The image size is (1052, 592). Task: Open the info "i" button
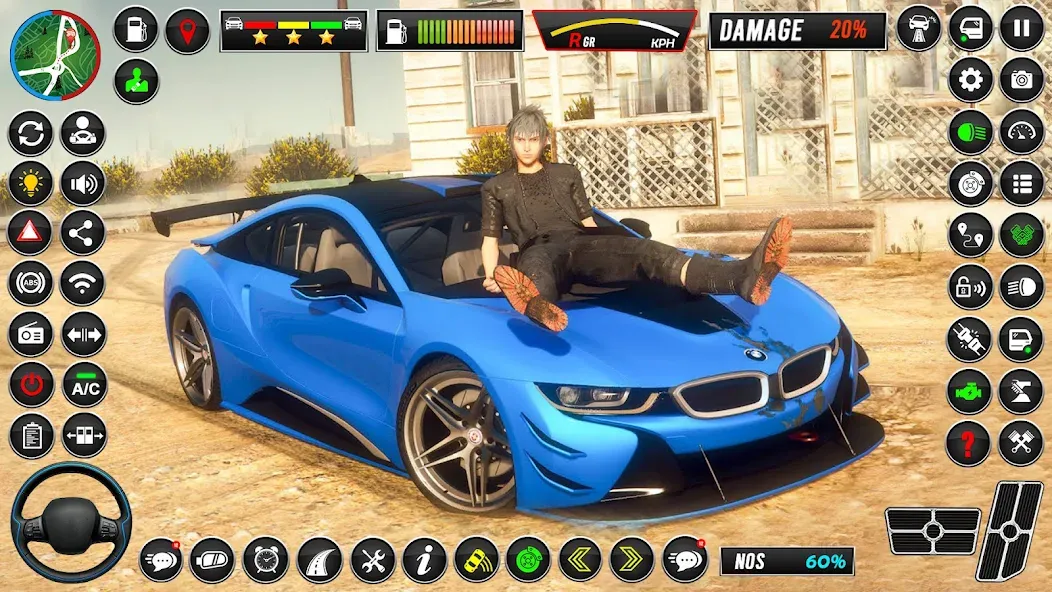coord(424,560)
